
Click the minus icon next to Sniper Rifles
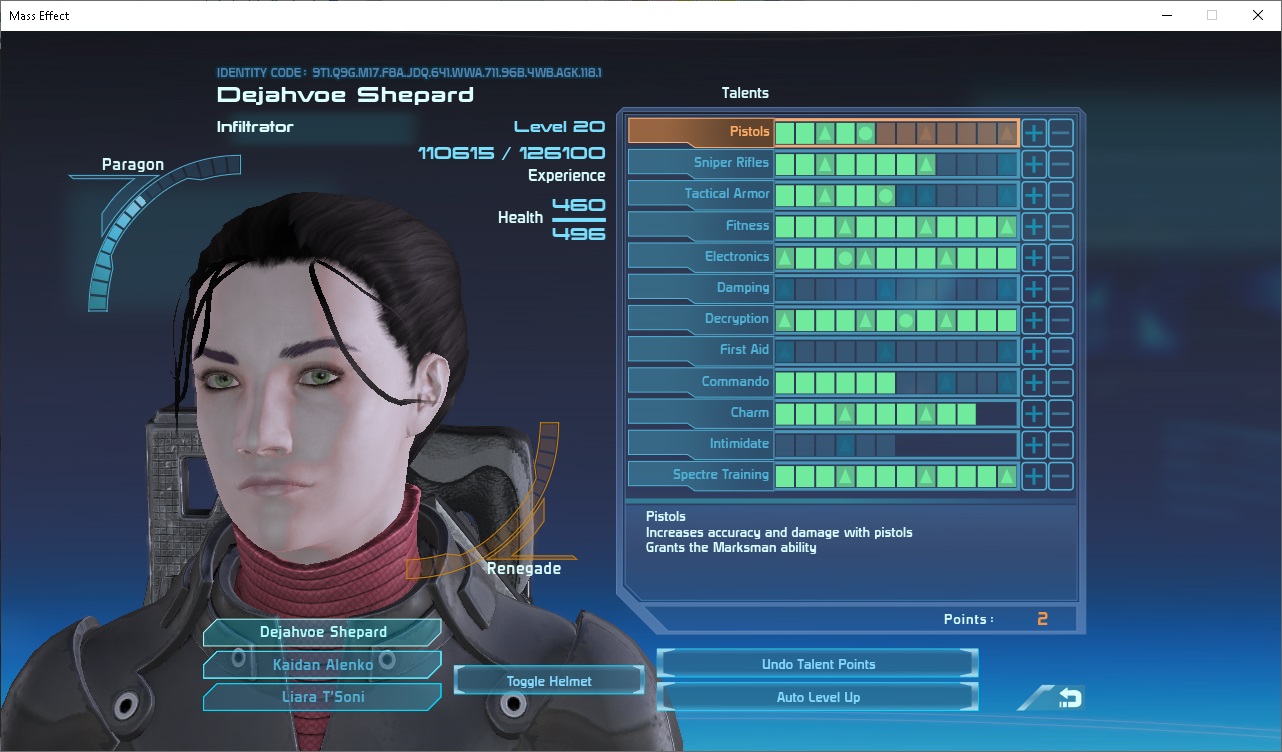click(x=1060, y=163)
